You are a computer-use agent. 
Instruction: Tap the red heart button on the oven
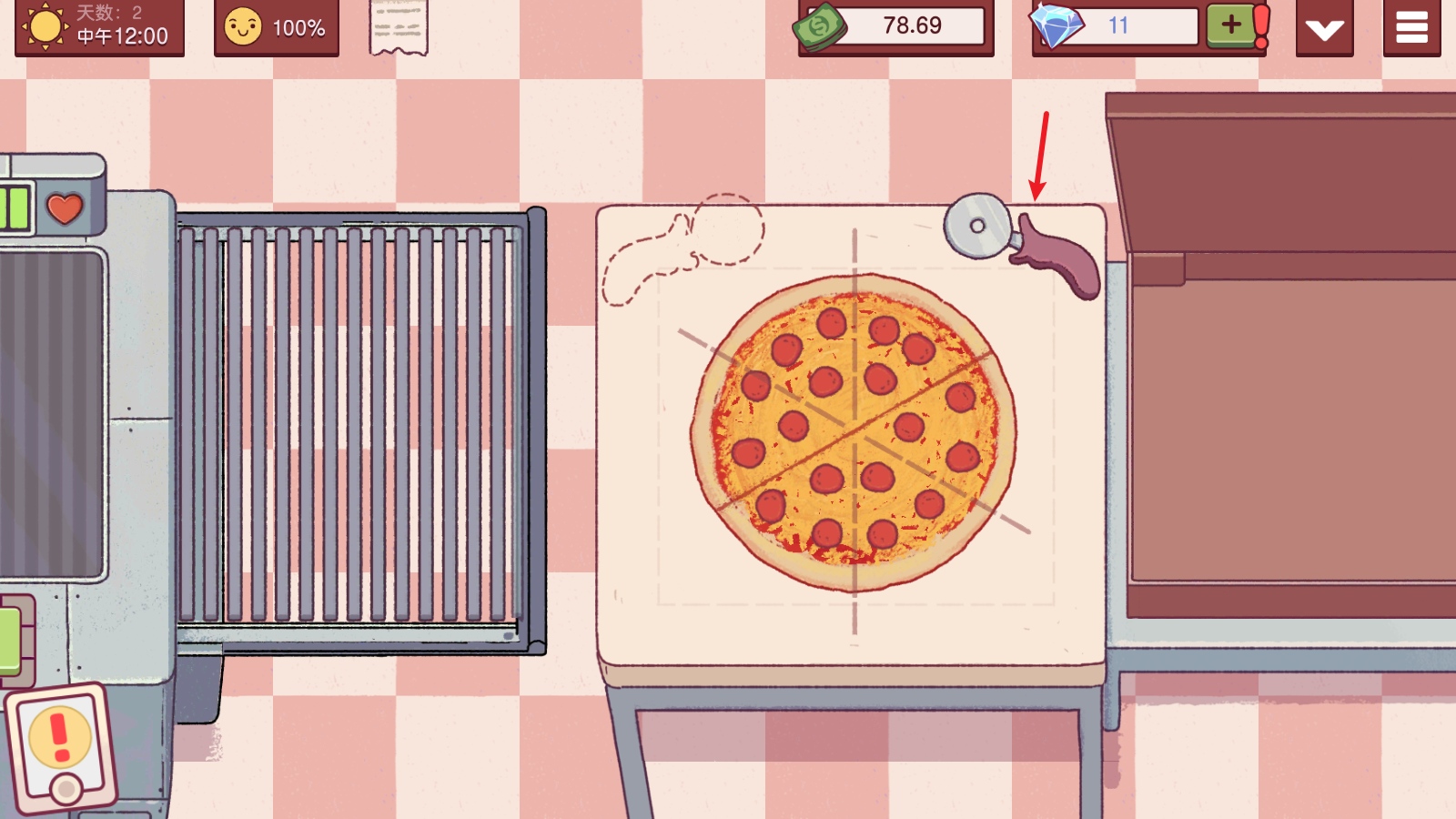(x=65, y=208)
